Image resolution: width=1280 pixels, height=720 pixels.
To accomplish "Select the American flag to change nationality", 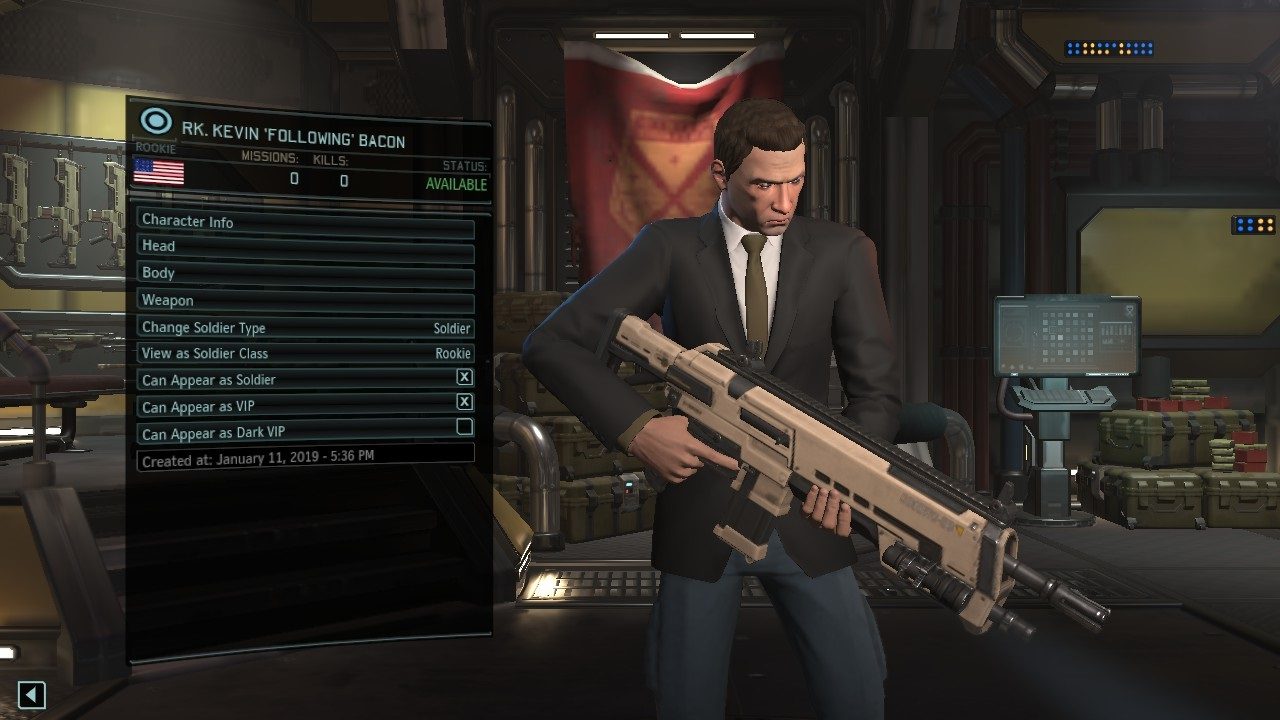I will click(159, 173).
